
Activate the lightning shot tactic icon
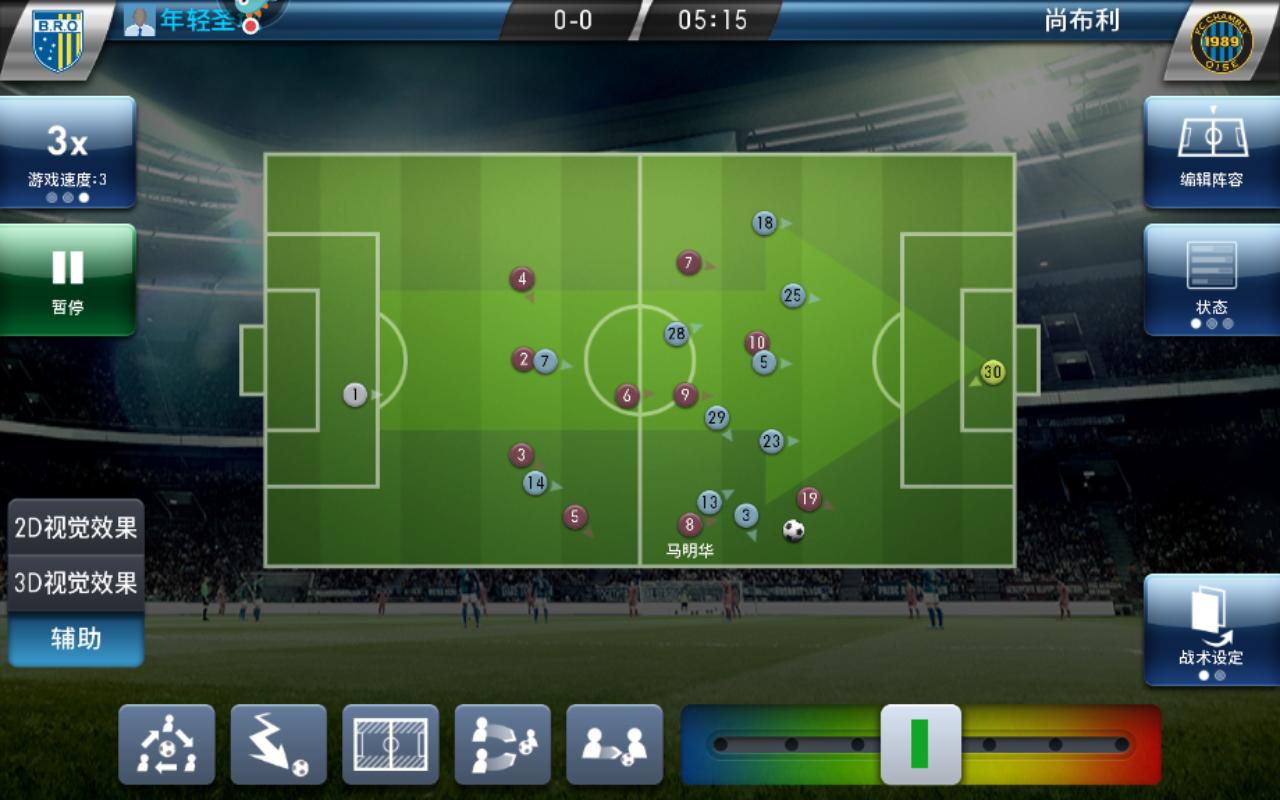pyautogui.click(x=279, y=745)
